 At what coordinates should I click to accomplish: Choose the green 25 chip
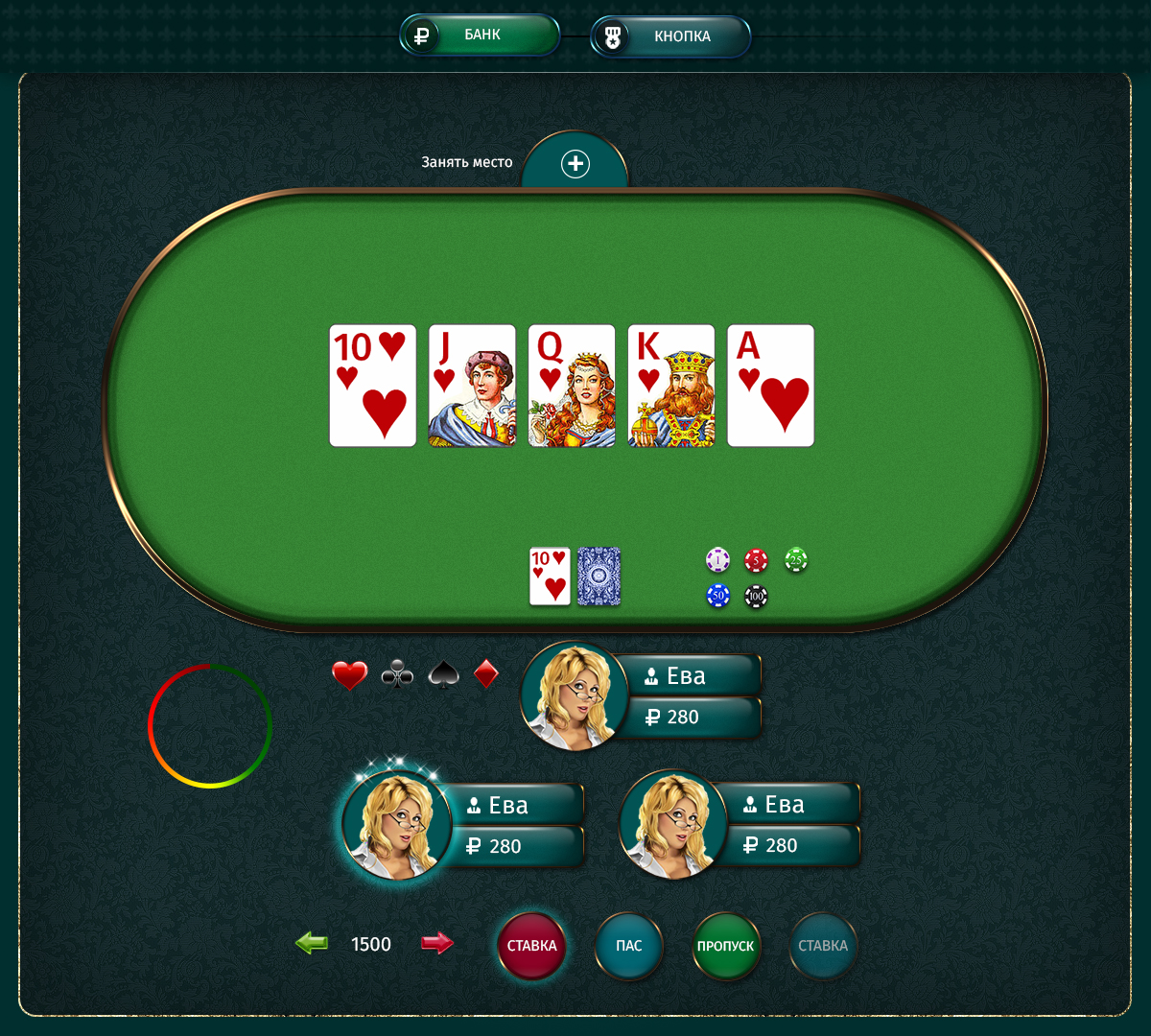point(796,559)
